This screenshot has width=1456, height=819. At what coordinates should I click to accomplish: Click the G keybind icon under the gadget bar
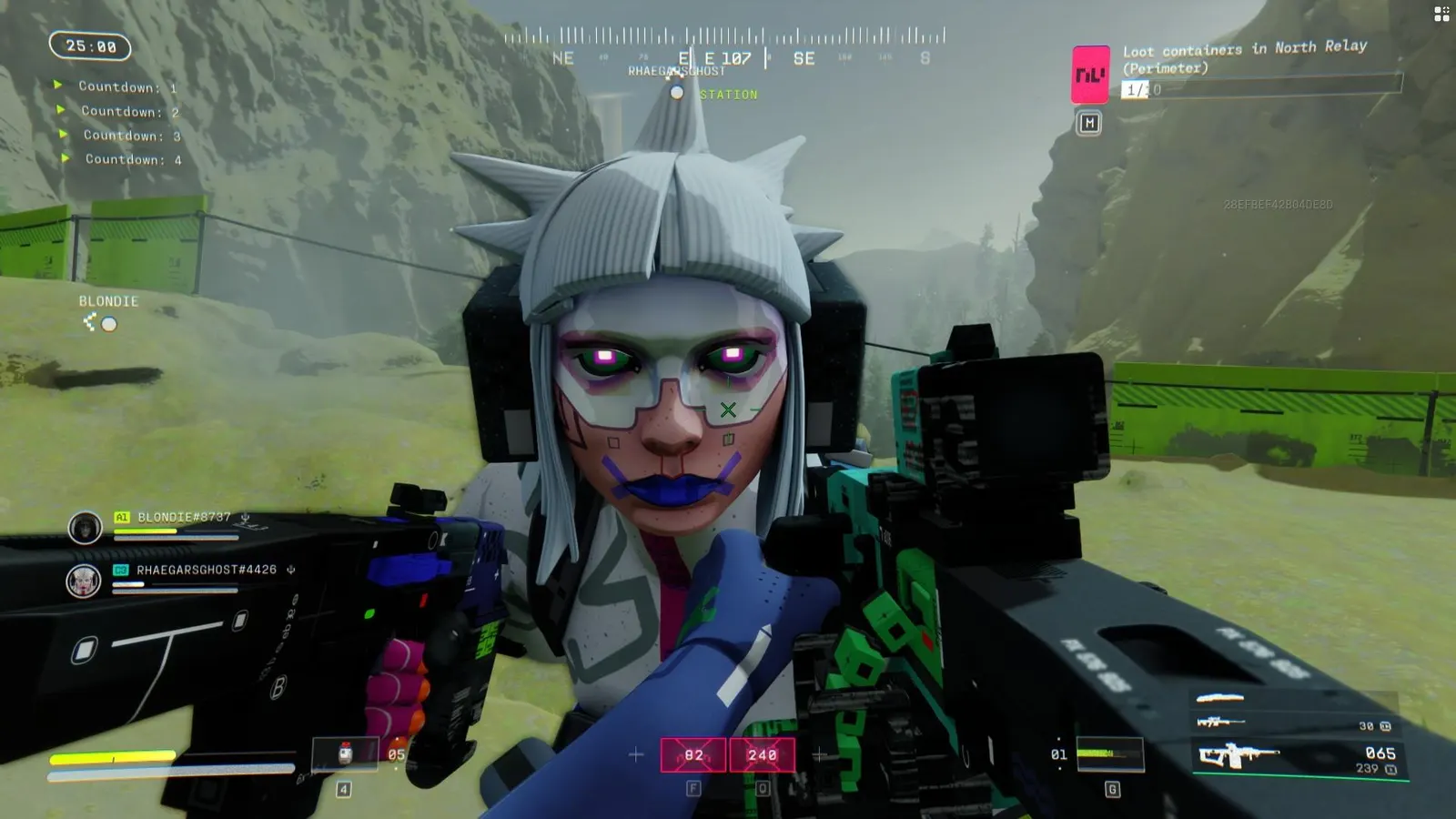coord(1110,789)
